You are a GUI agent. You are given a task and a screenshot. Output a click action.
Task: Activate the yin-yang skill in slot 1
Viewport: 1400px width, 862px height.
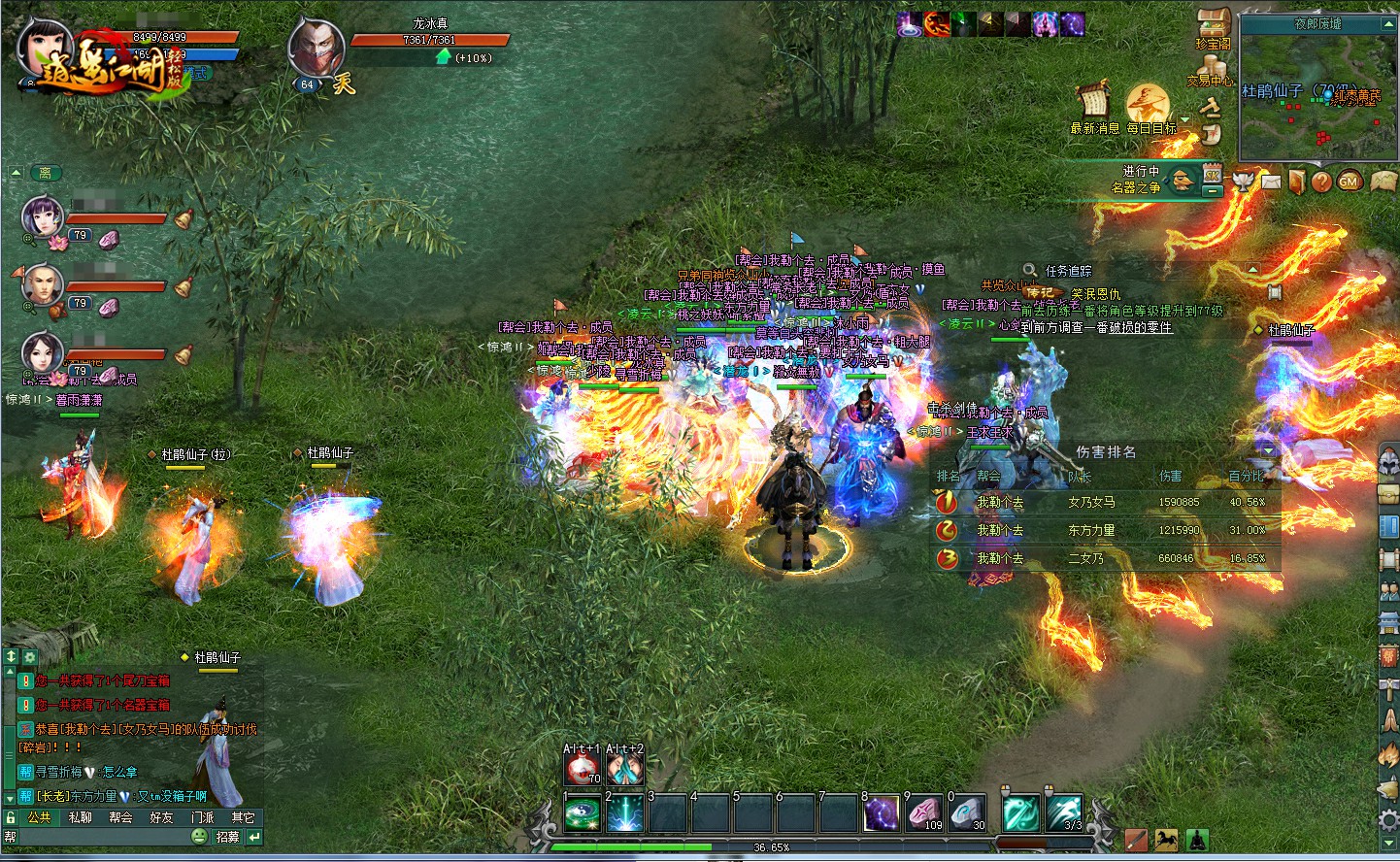point(583,814)
